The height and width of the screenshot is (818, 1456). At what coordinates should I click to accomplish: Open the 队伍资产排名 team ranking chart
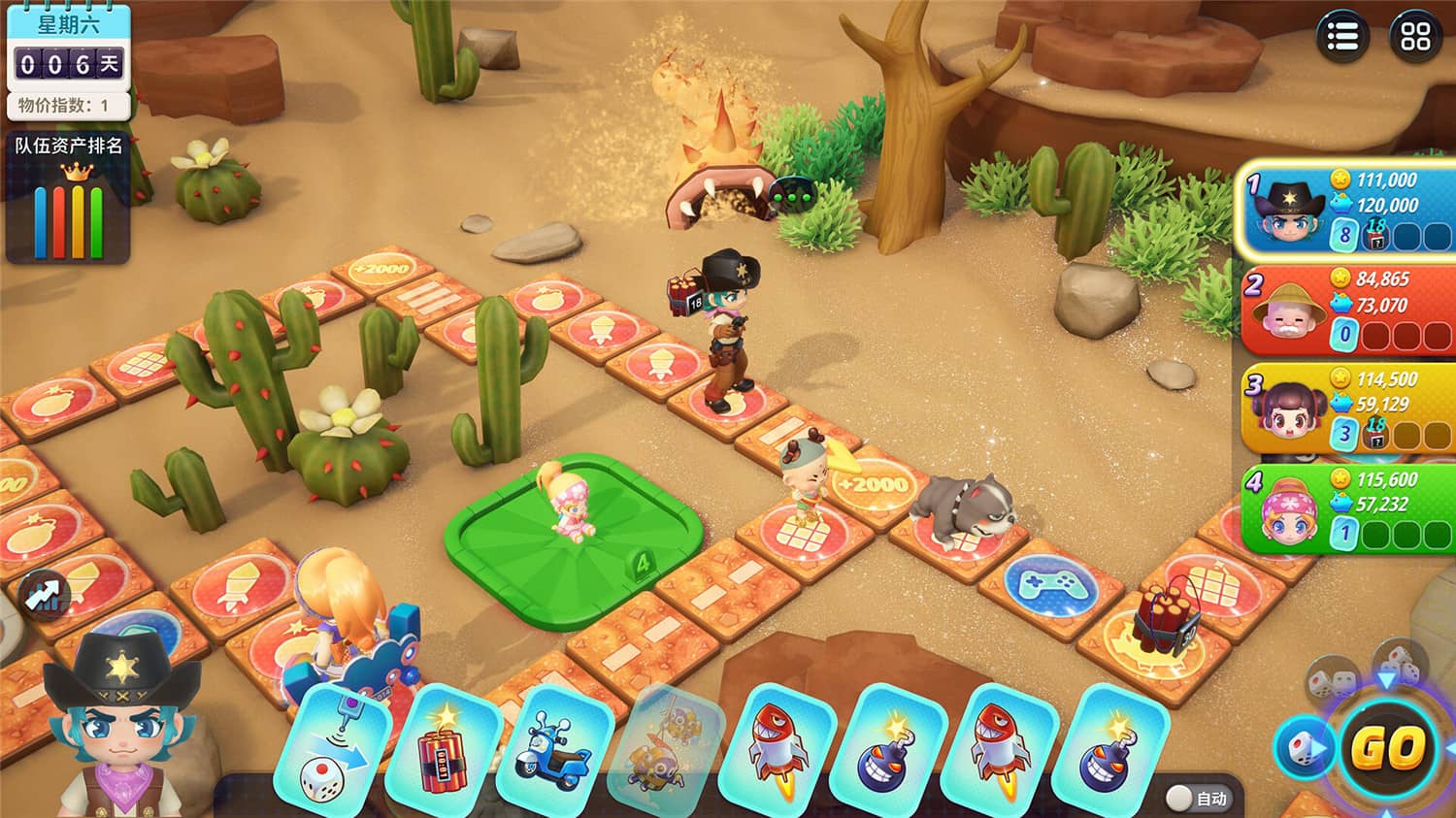[x=69, y=199]
